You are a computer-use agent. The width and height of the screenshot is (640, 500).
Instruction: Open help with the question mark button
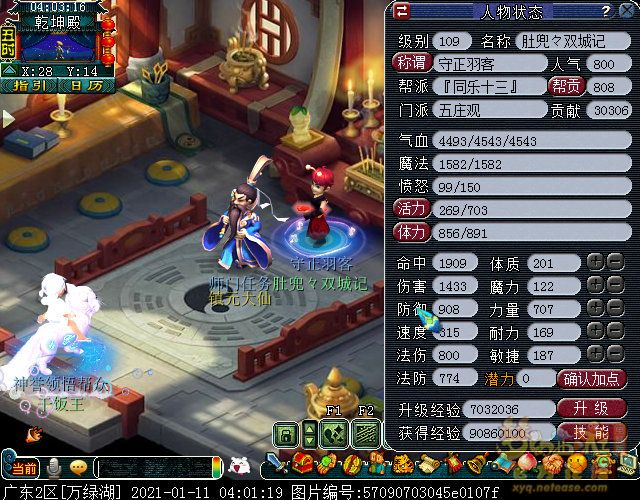click(x=605, y=12)
